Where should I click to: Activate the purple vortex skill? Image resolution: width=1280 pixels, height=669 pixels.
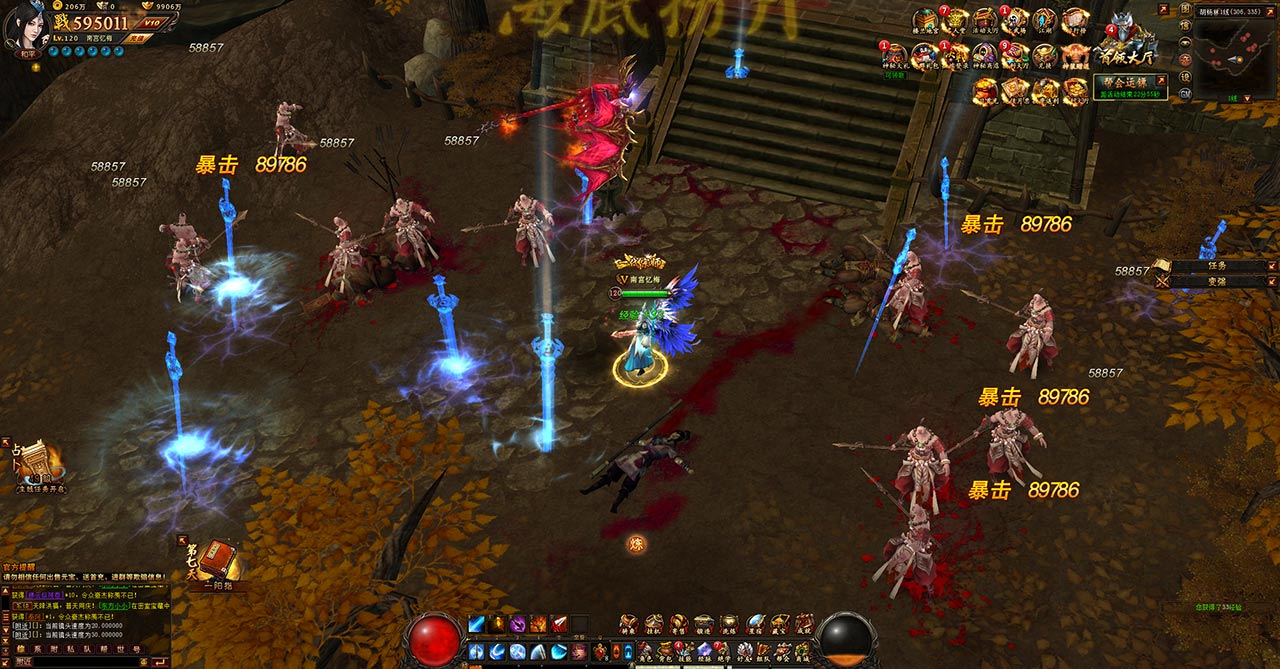coord(518,625)
